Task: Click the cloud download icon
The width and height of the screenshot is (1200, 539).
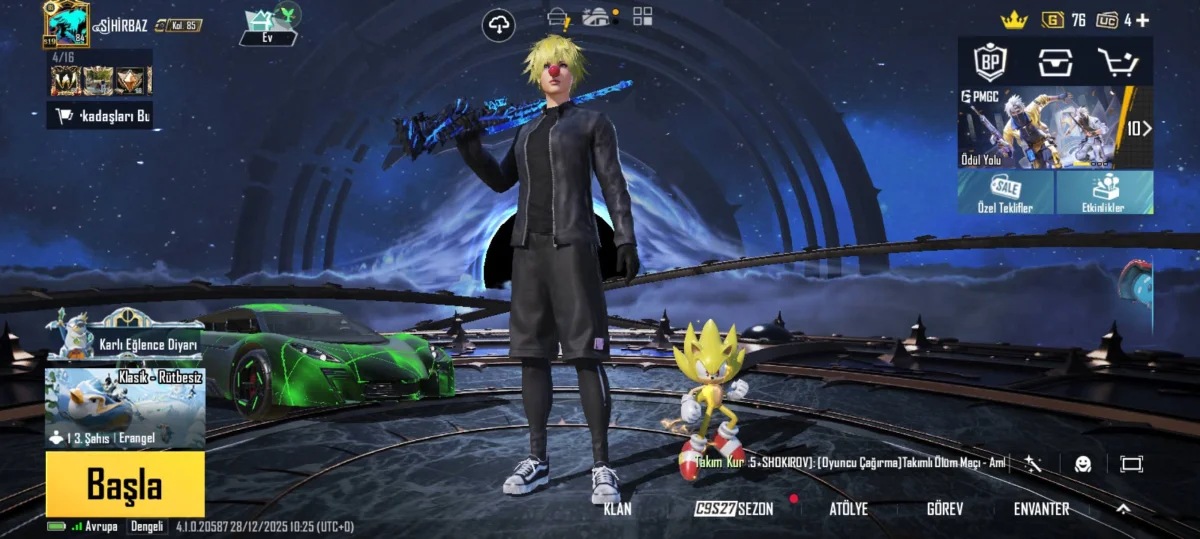Action: point(499,25)
